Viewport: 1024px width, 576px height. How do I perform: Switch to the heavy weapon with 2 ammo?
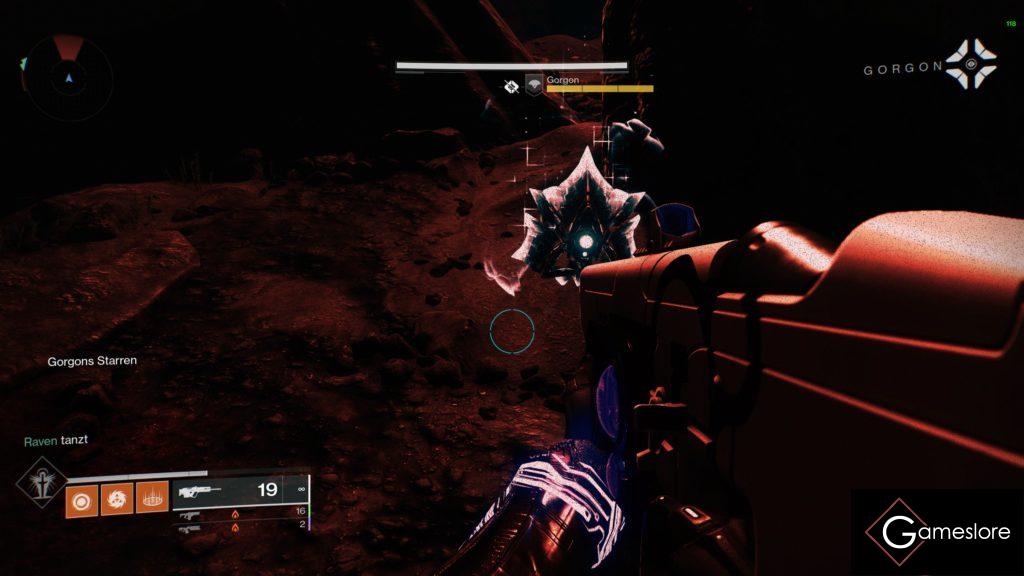pyautogui.click(x=240, y=525)
